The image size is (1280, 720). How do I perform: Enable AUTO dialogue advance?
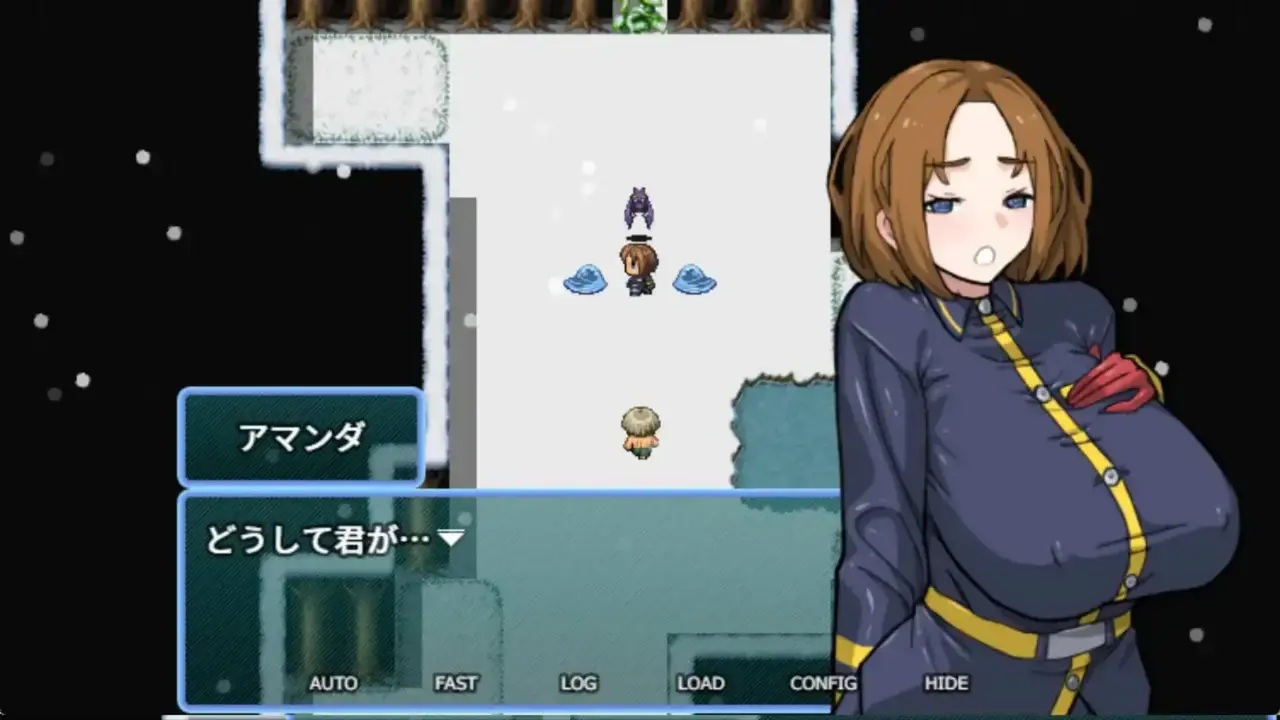coord(333,684)
